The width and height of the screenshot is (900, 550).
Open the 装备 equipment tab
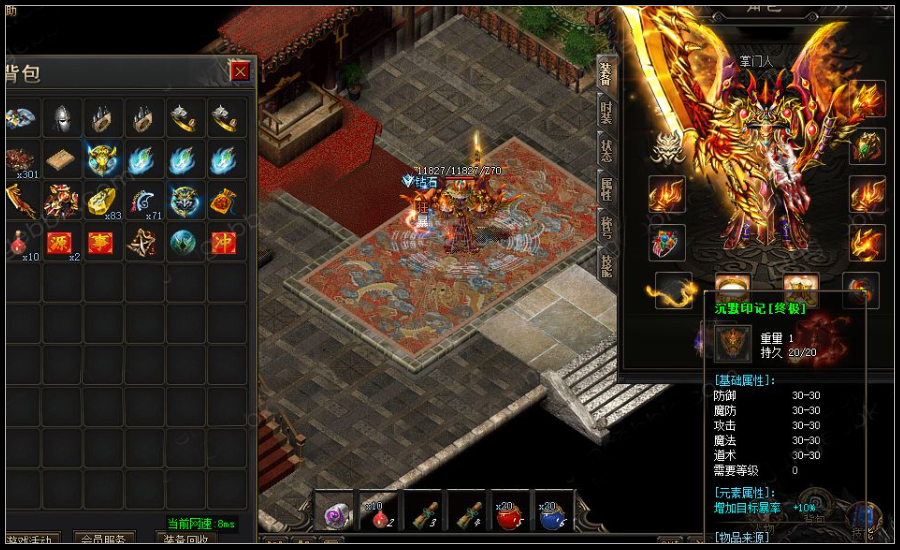click(x=607, y=72)
